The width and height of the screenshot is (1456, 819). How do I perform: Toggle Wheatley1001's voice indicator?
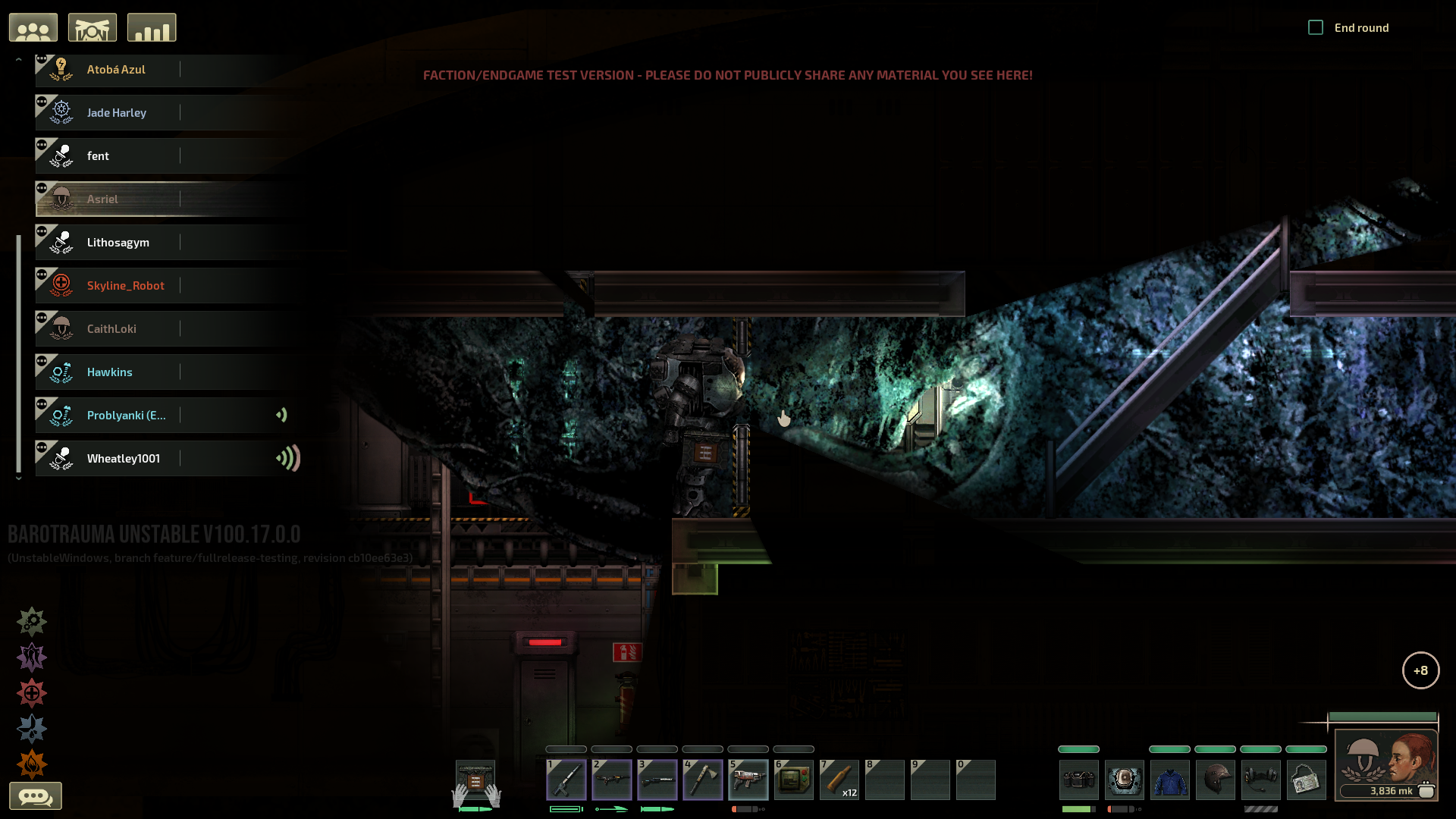(x=288, y=458)
